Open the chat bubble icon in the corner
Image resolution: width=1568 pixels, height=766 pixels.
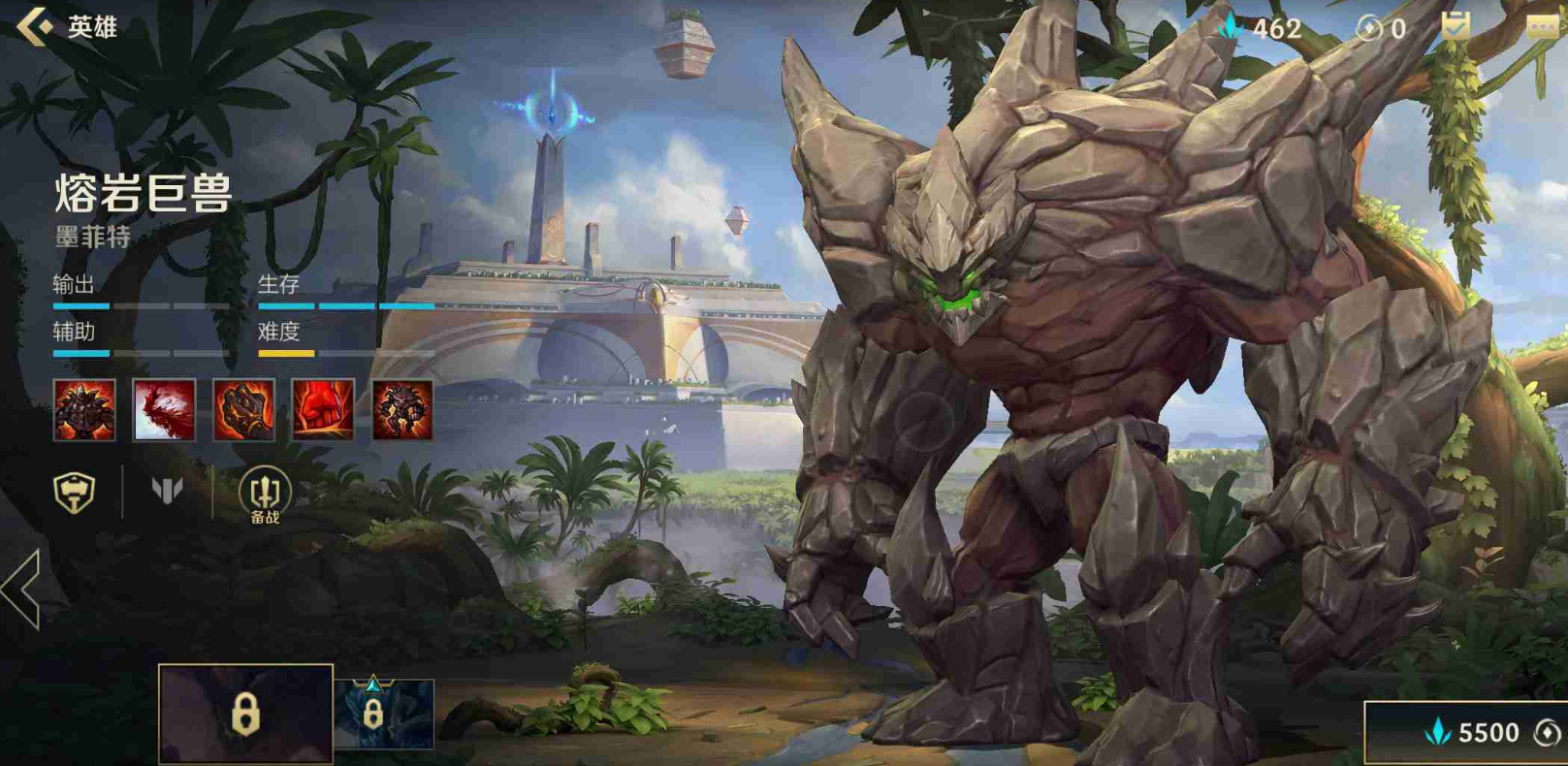(1542, 26)
